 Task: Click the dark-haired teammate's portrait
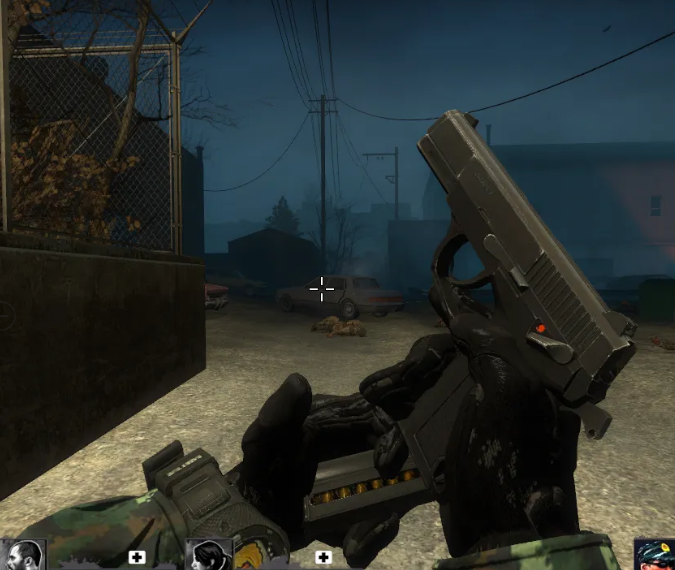click(210, 555)
